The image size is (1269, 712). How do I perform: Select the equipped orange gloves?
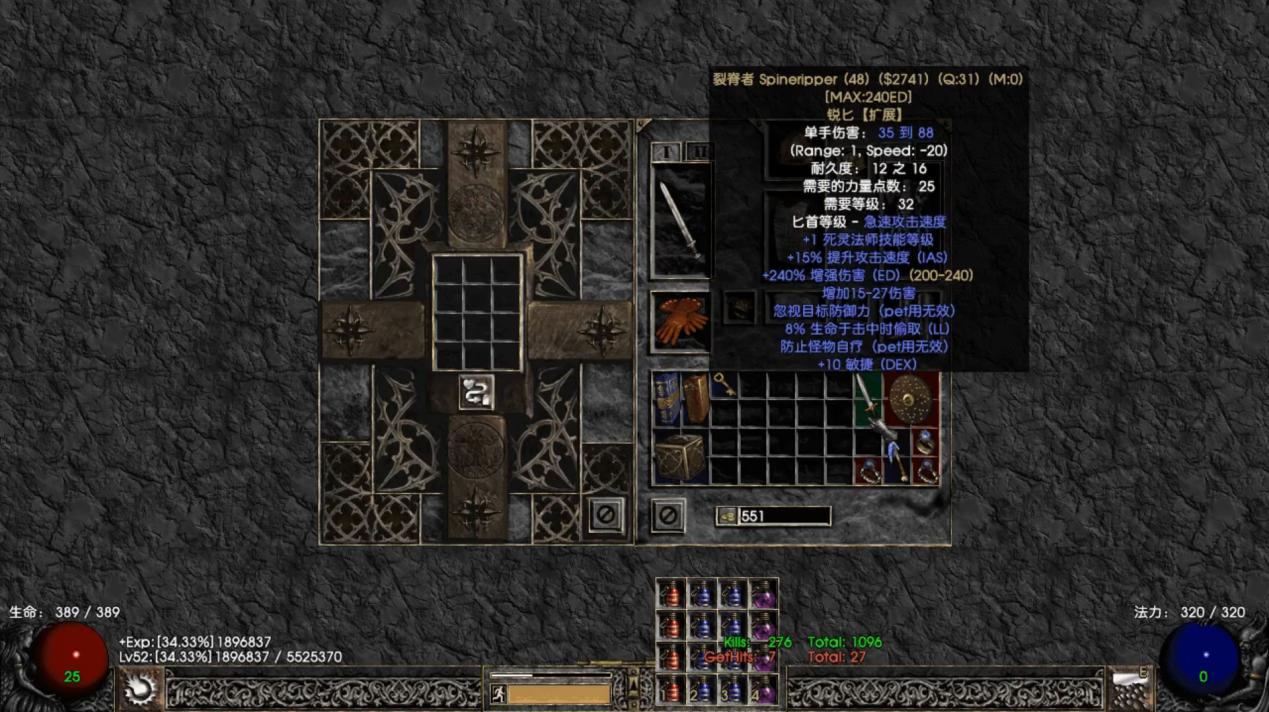pos(681,318)
